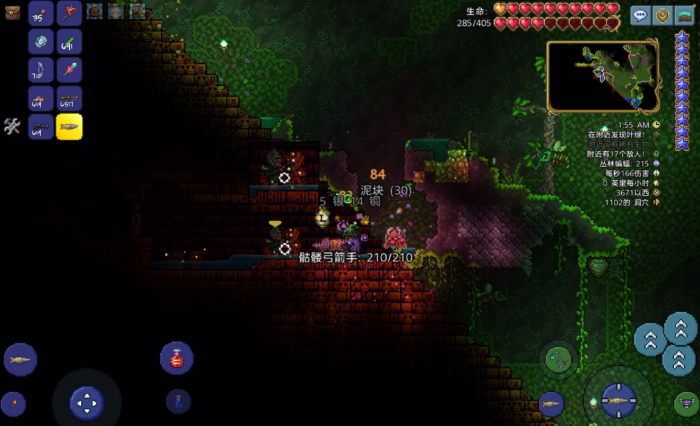Open the inventory bag
This screenshot has height=426, width=700.
coord(13,13)
